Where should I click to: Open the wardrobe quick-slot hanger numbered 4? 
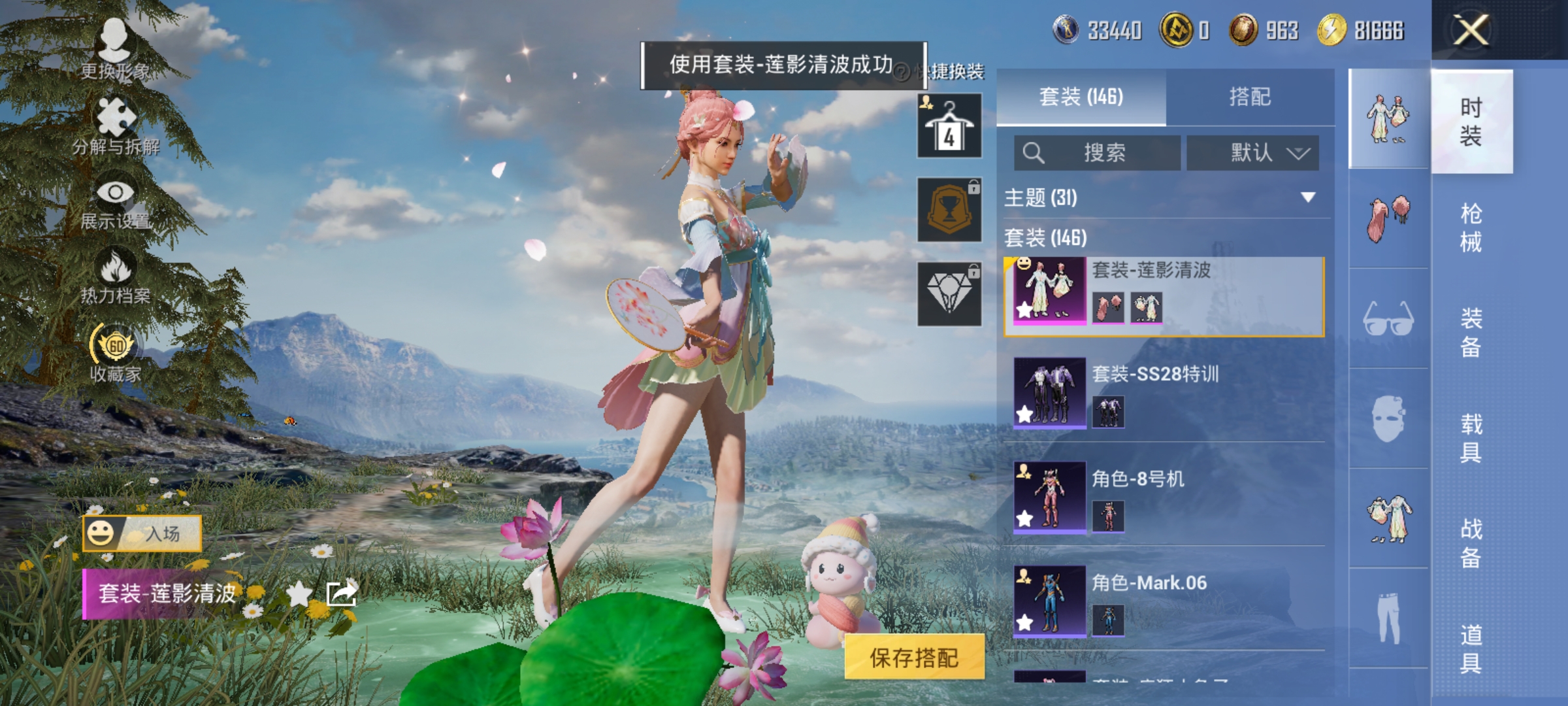point(949,124)
